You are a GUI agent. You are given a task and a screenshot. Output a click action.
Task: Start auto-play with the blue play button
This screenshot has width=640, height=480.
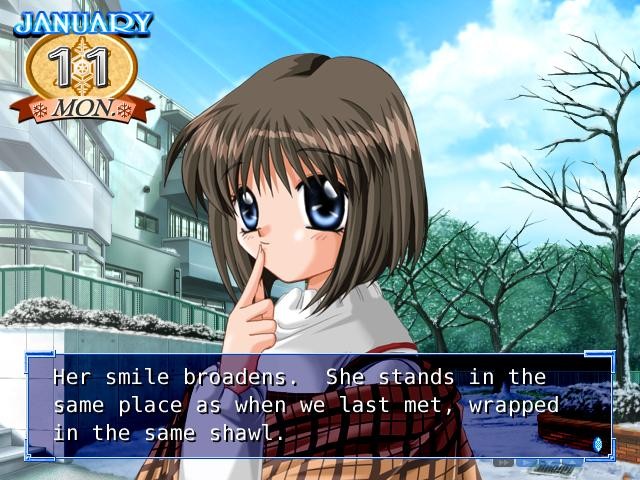pyautogui.click(x=527, y=462)
